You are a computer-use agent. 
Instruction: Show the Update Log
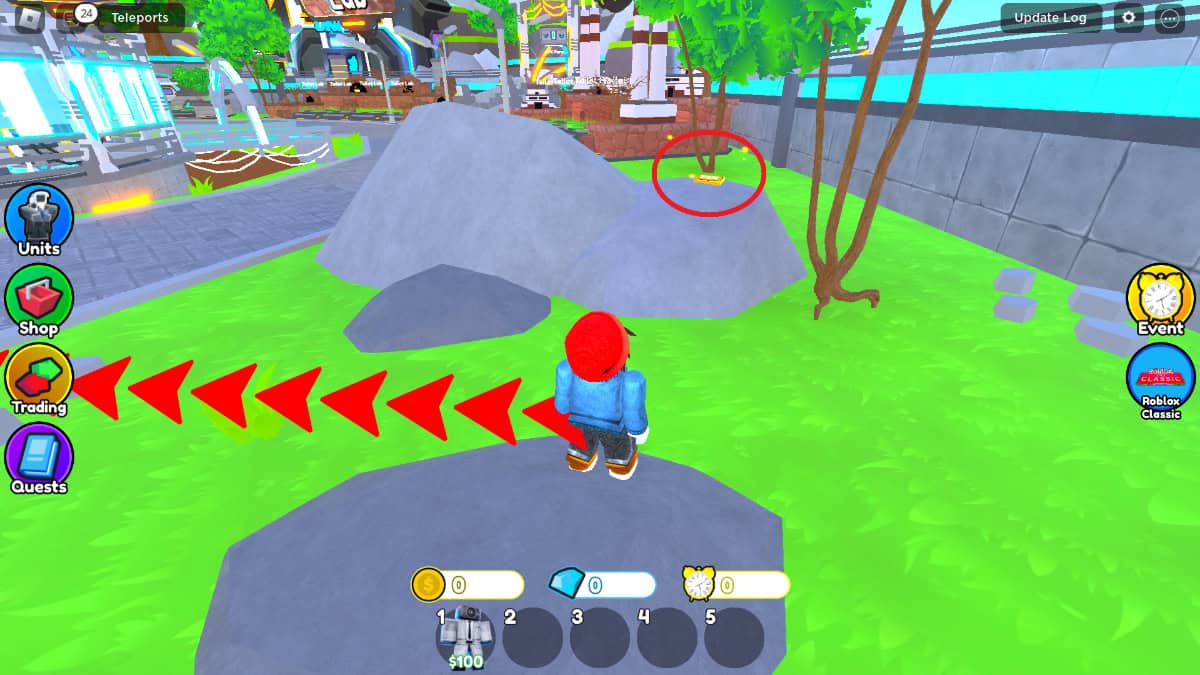(x=1050, y=18)
